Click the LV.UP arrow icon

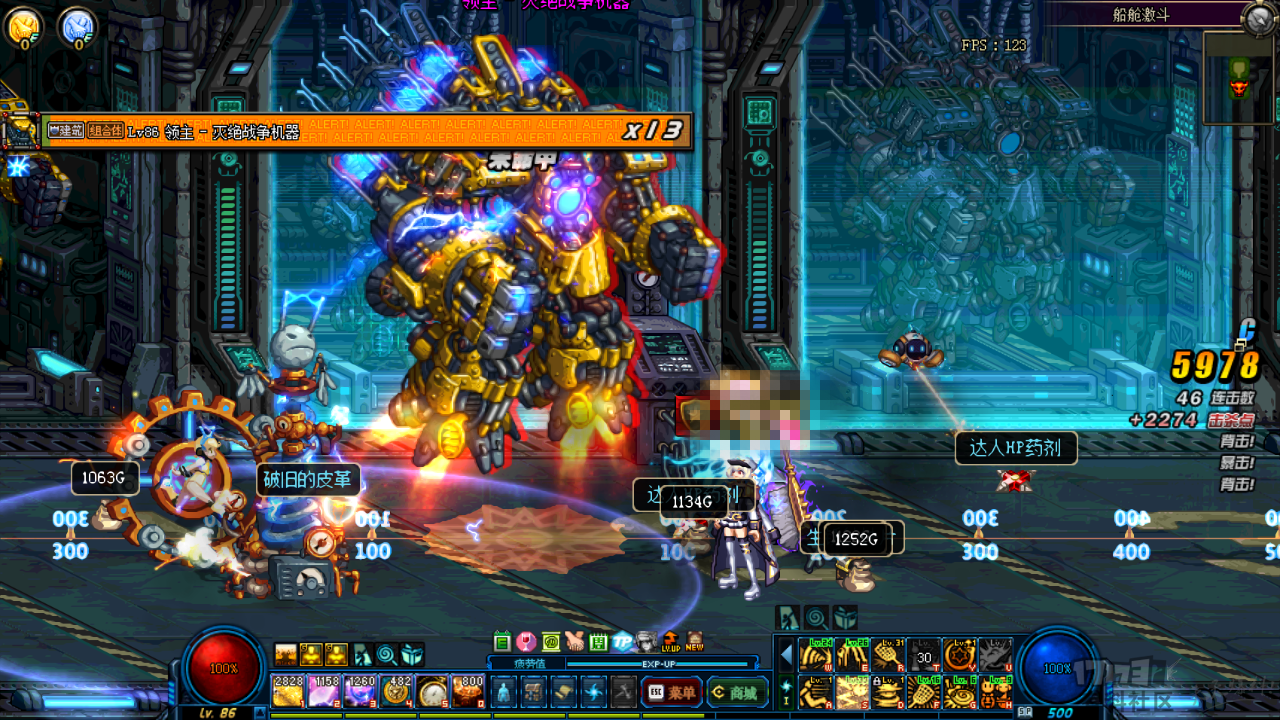(x=670, y=641)
